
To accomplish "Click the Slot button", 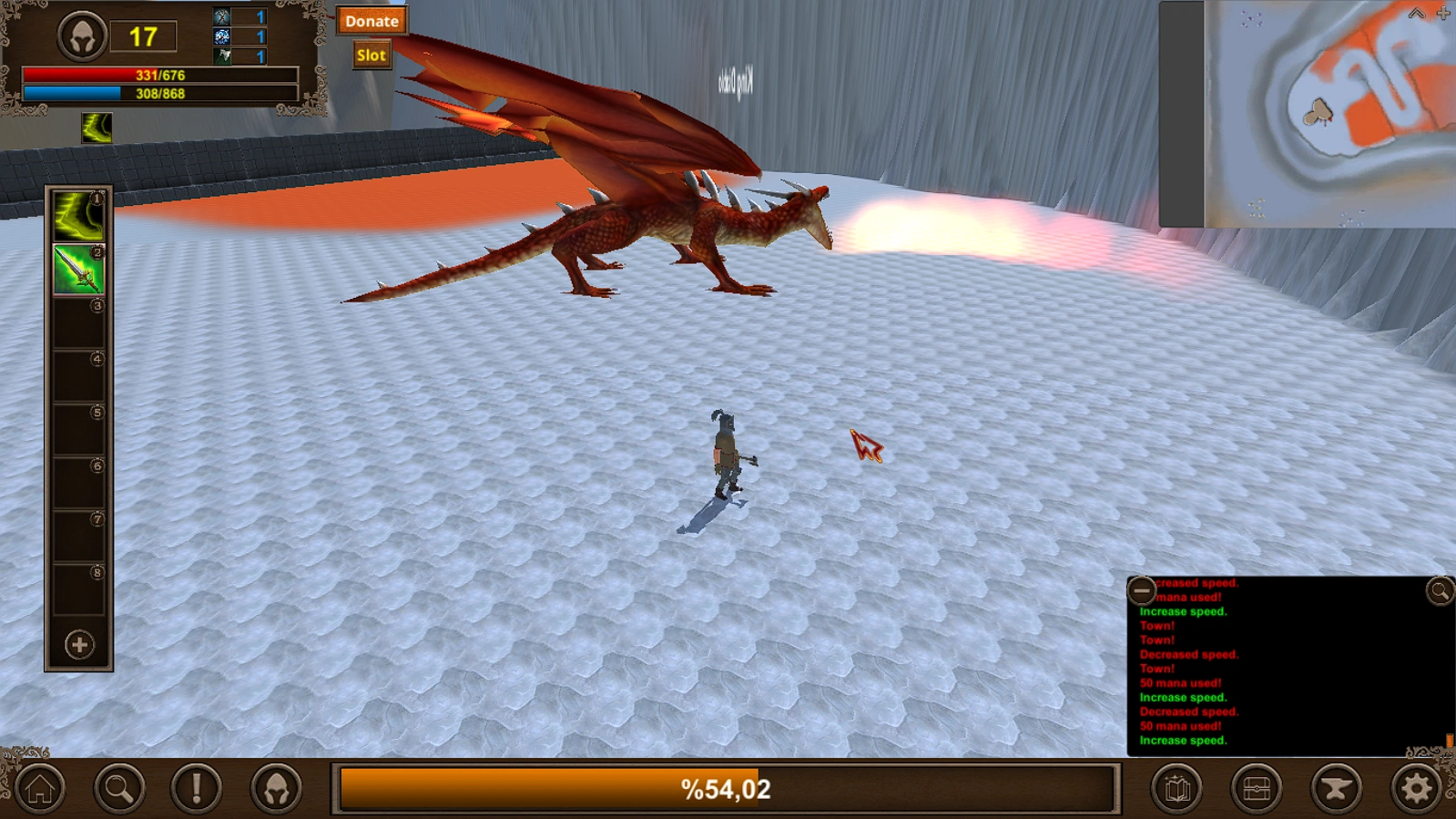I will (x=372, y=54).
